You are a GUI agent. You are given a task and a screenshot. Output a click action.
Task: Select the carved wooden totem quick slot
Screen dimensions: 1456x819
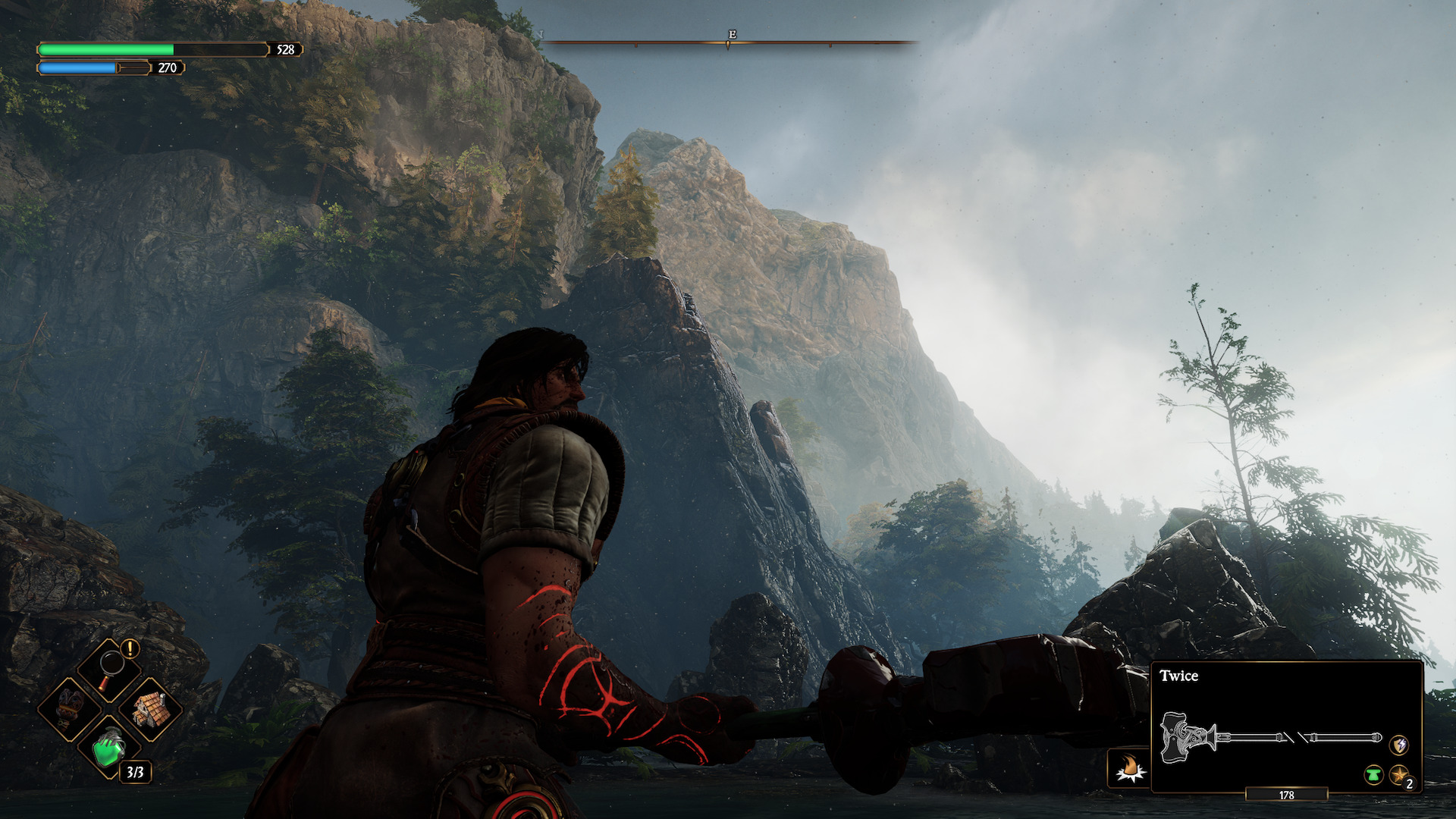click(71, 708)
